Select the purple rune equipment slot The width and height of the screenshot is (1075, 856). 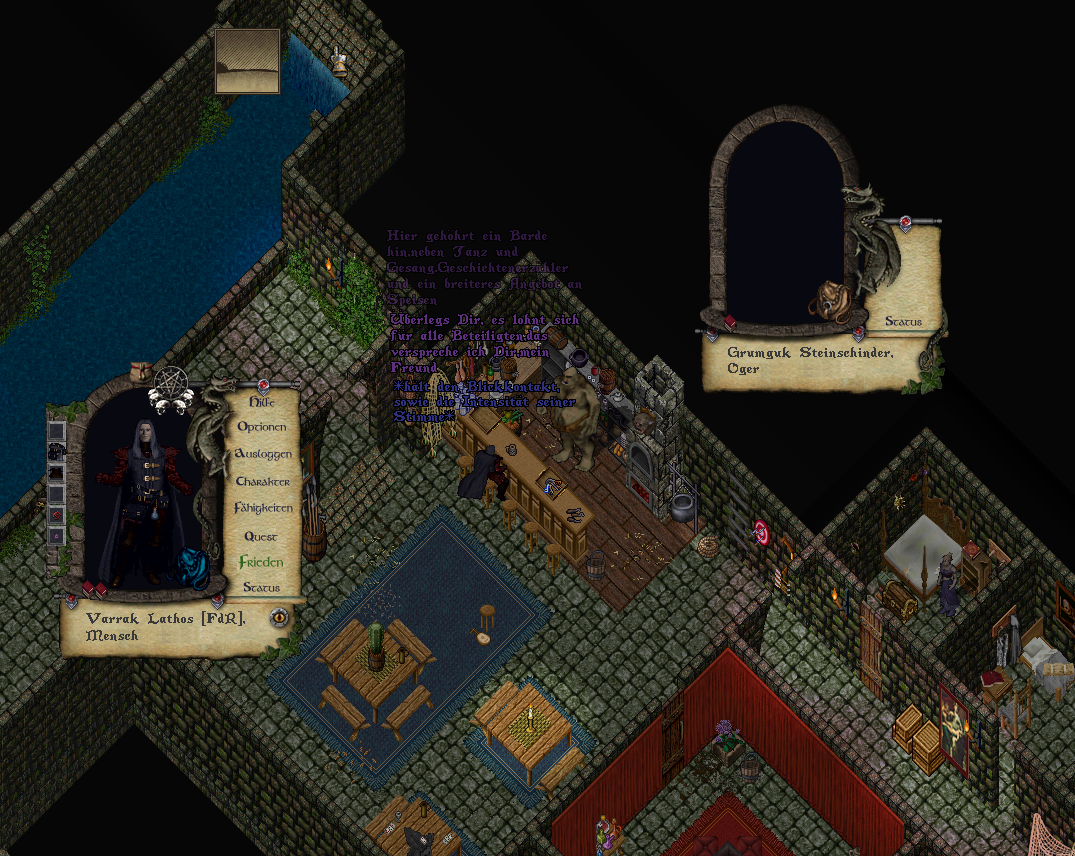57,535
